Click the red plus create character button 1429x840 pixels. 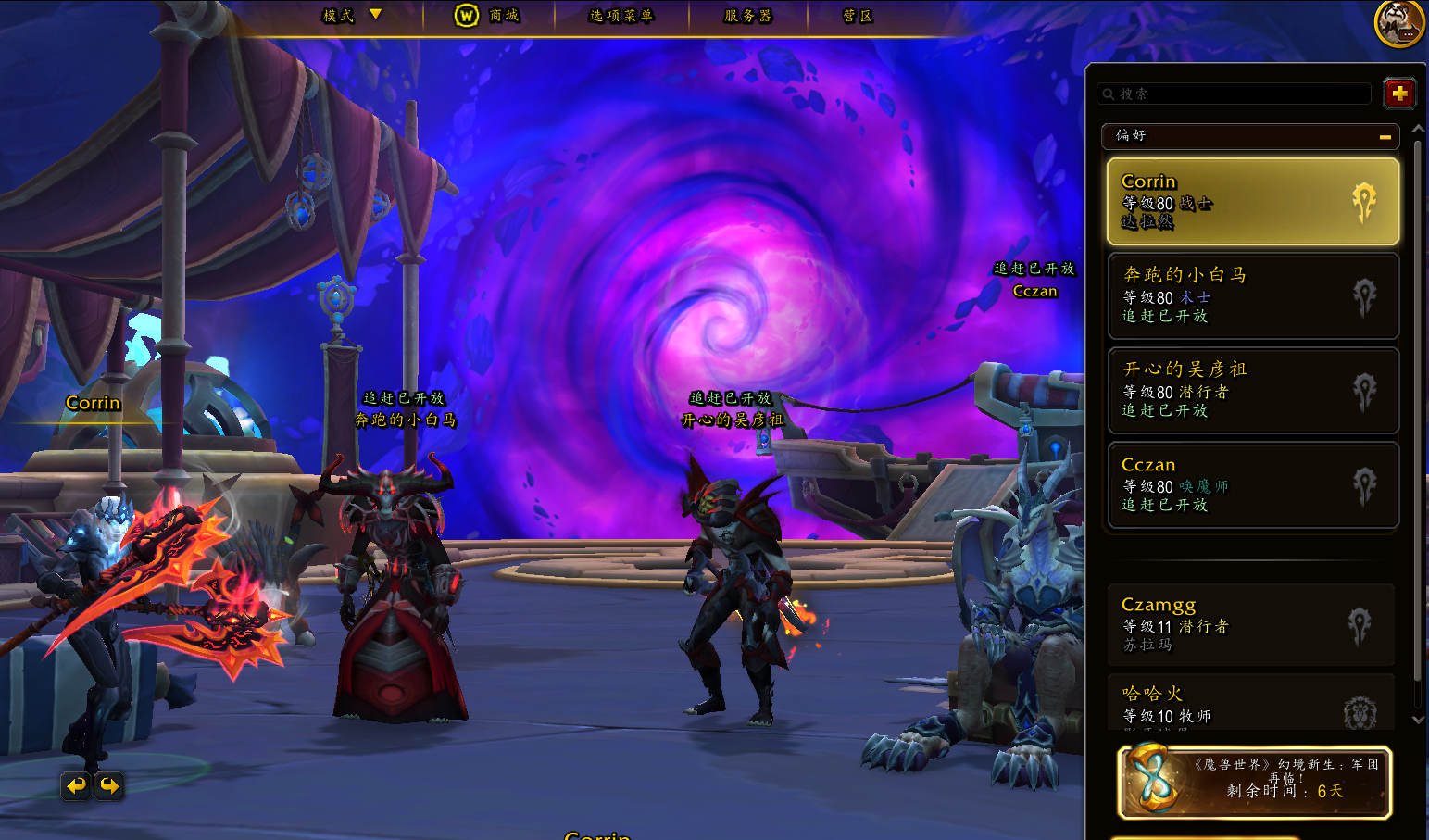click(1398, 94)
